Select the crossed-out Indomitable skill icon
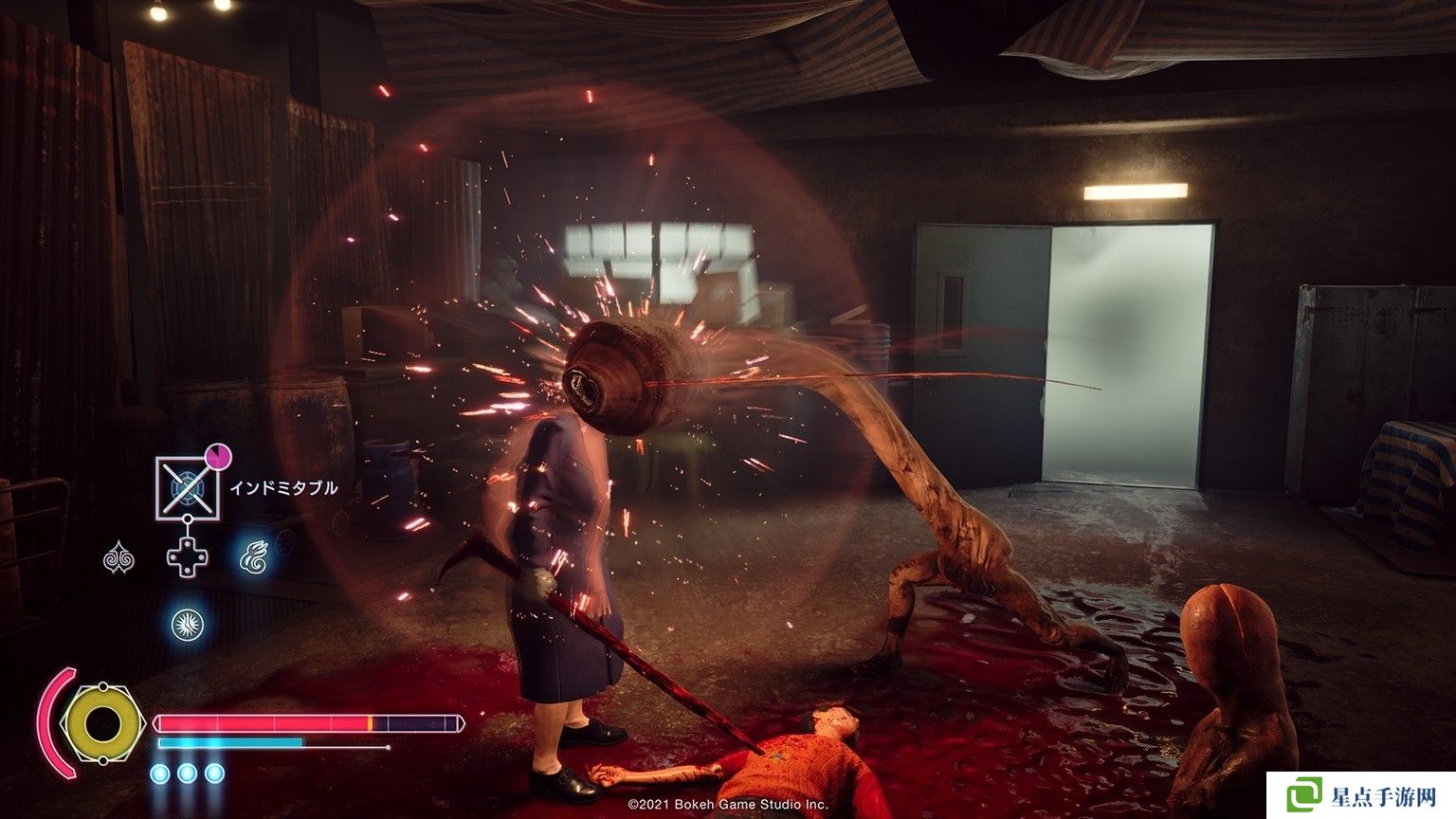The width and height of the screenshot is (1456, 819). tap(187, 487)
